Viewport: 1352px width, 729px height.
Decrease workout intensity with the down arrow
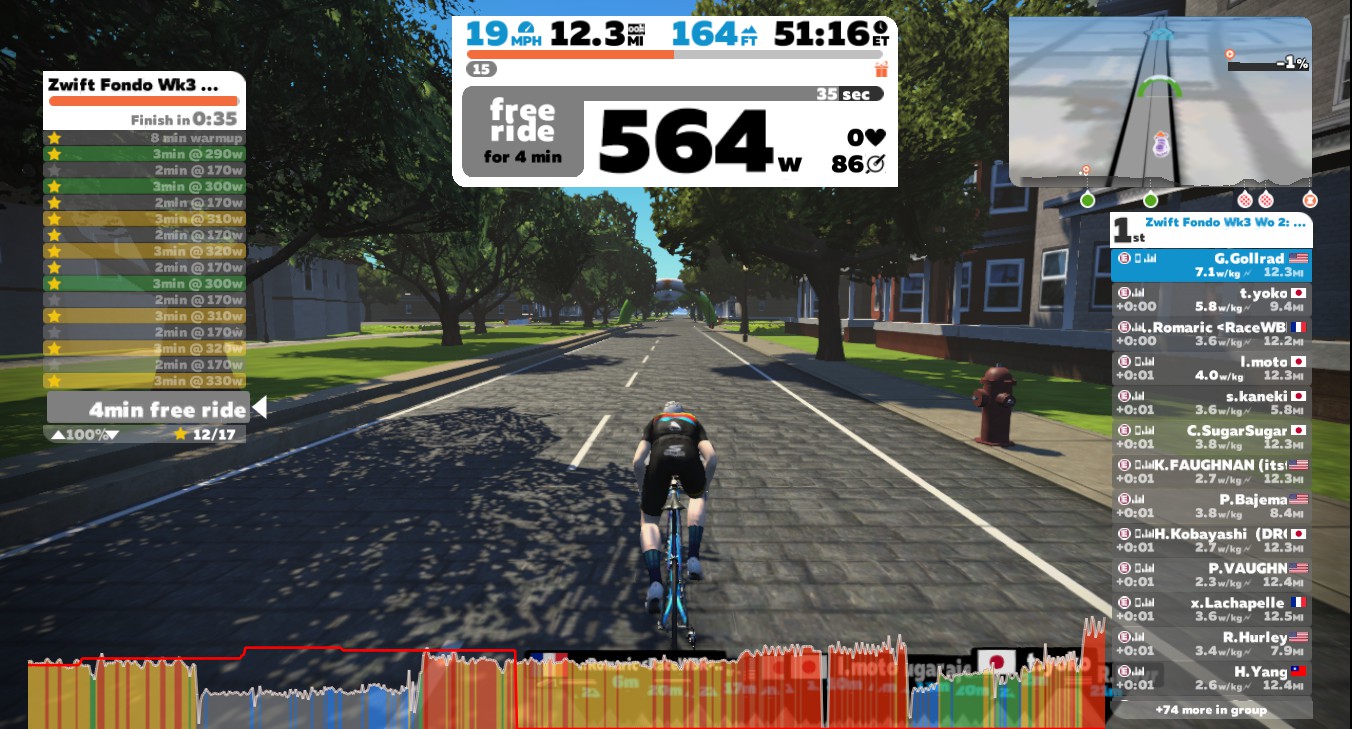click(x=112, y=435)
